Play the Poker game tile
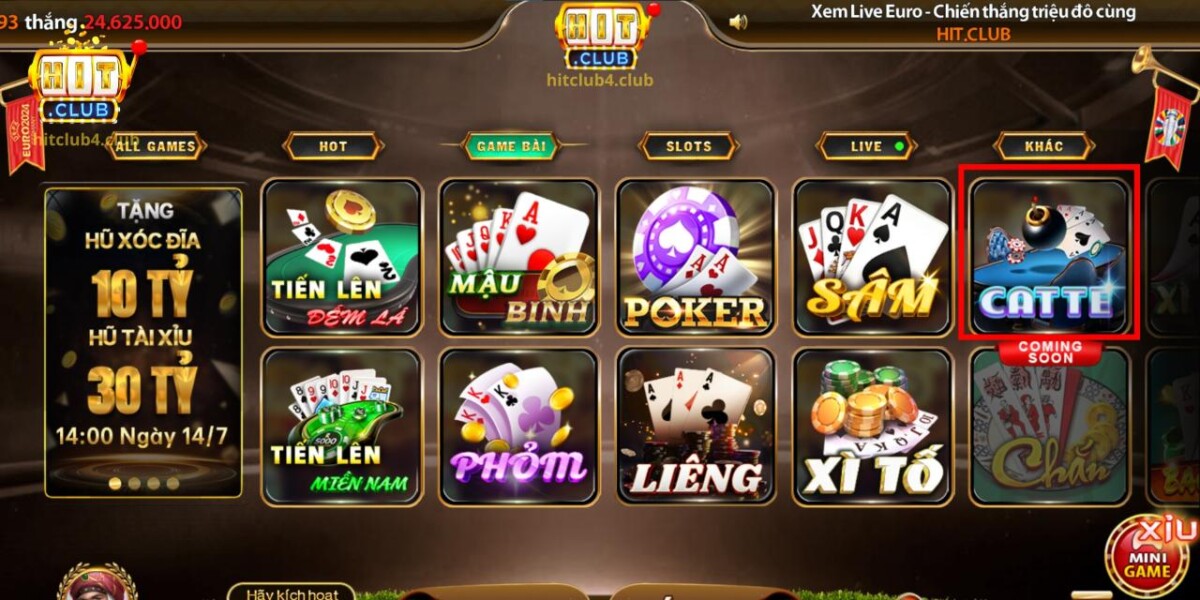The width and height of the screenshot is (1200, 600). tap(696, 256)
